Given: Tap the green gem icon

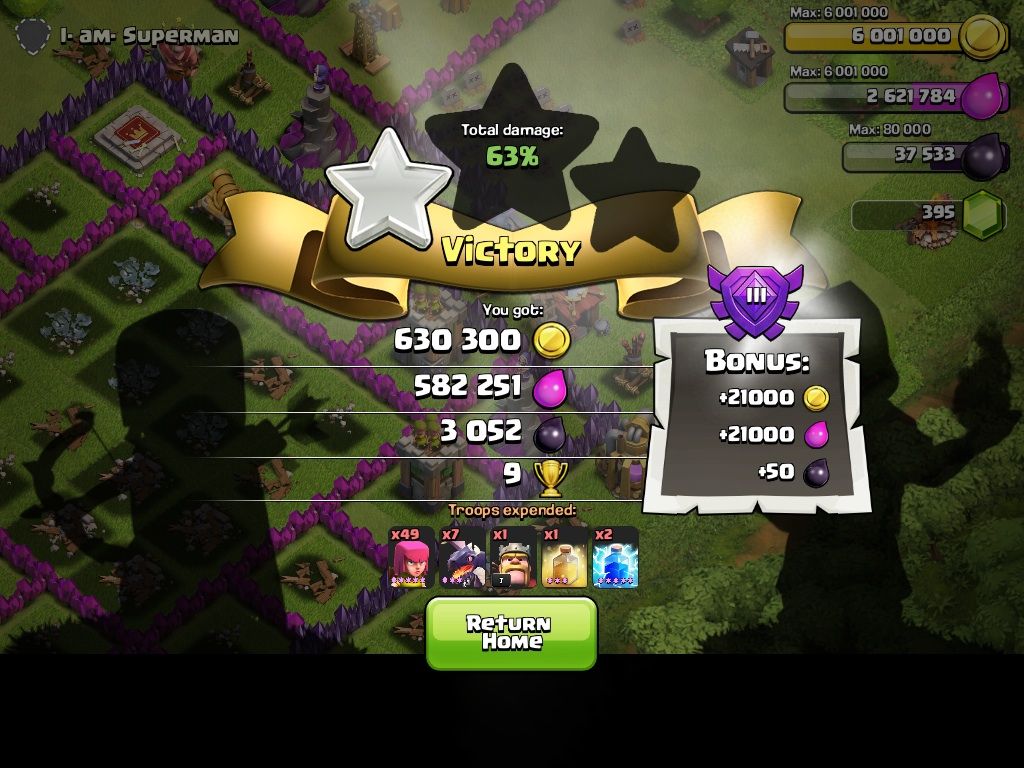Looking at the screenshot, I should tap(983, 212).
